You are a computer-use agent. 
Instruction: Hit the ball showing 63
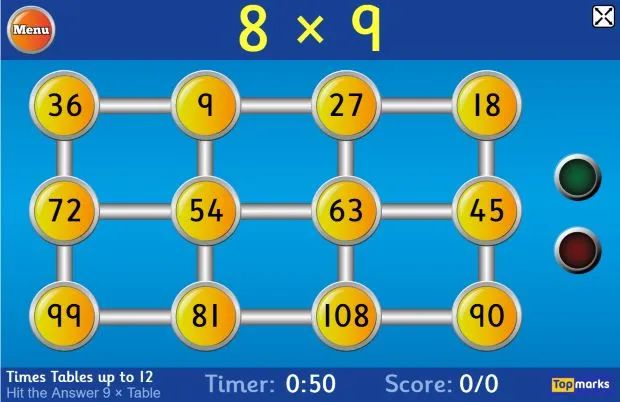tap(345, 211)
